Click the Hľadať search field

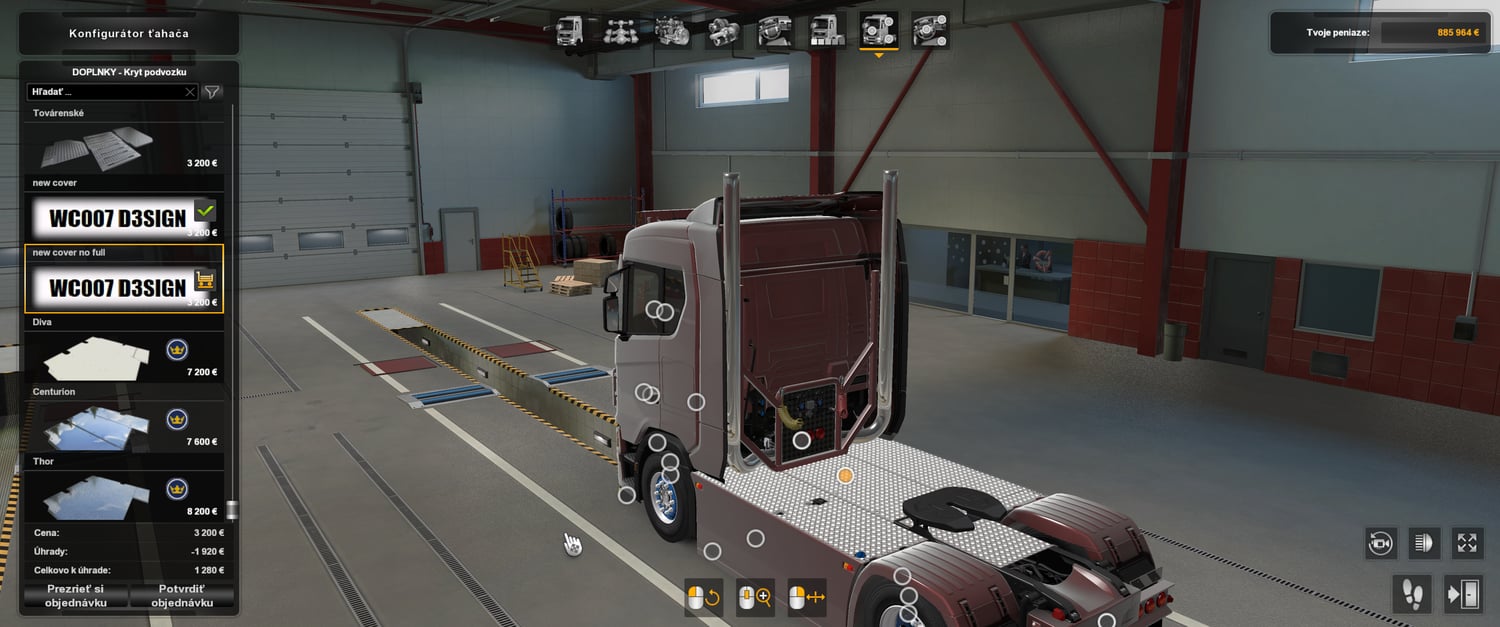[x=105, y=92]
